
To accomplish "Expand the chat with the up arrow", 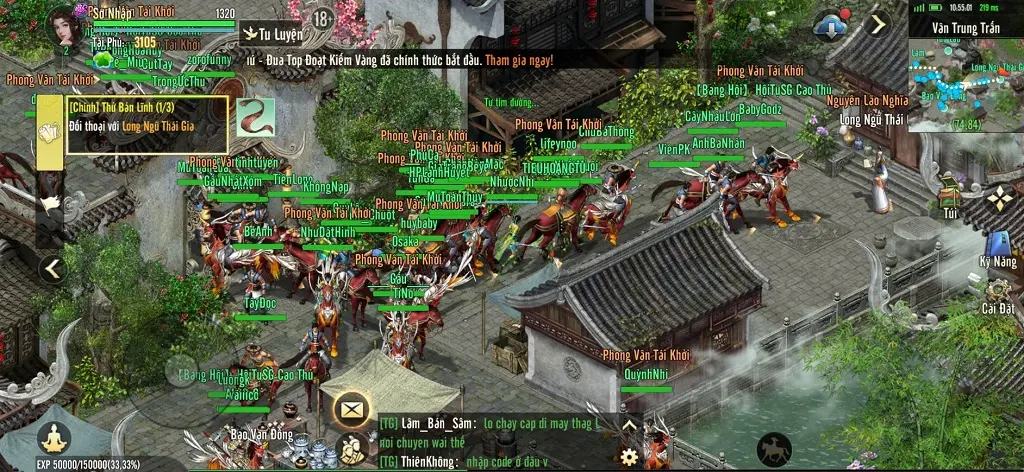I will coord(628,424).
